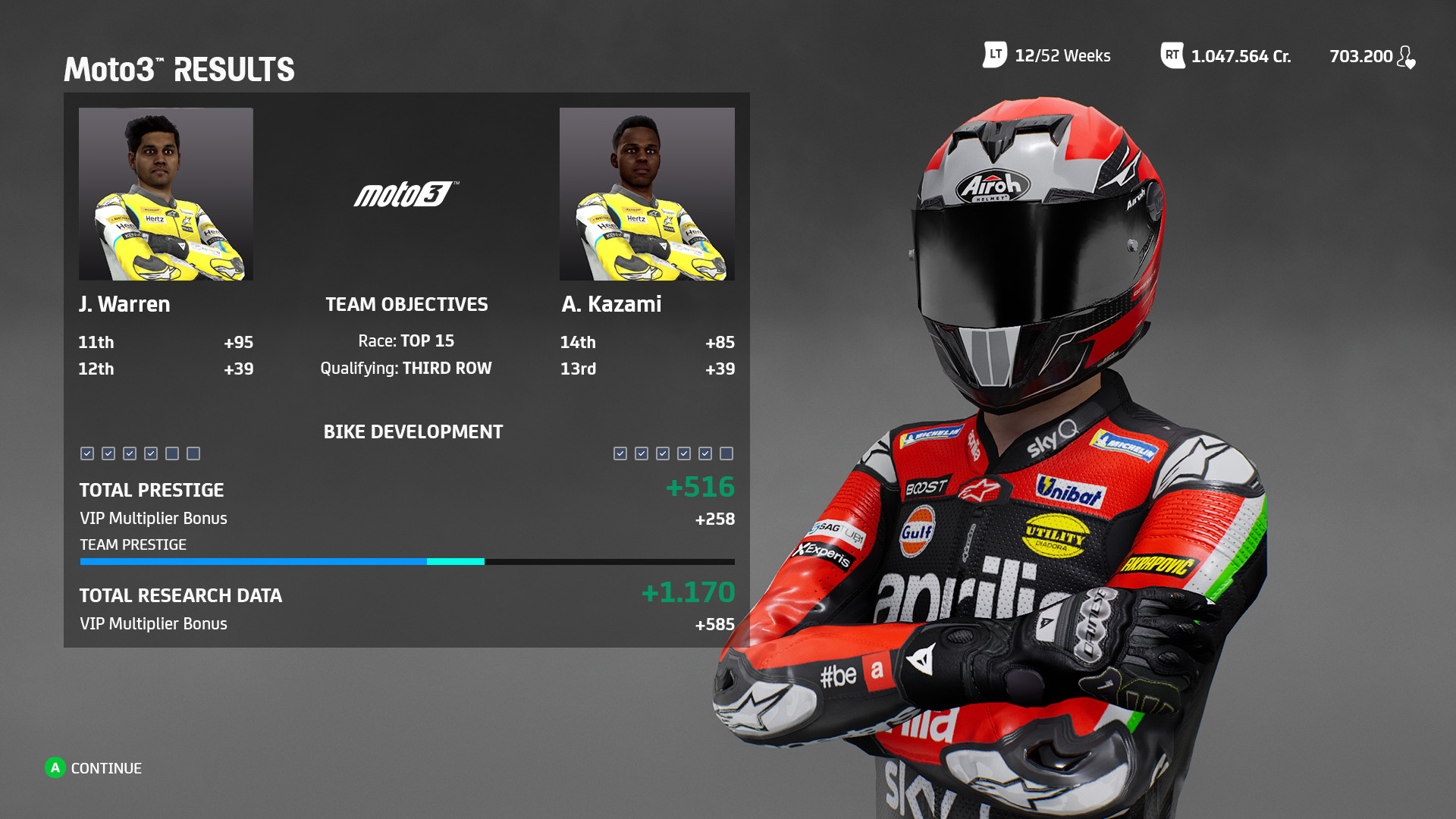Click the VIP Multiplier Bonus entry
Viewport: 1456px width, 819px height.
coord(152,518)
